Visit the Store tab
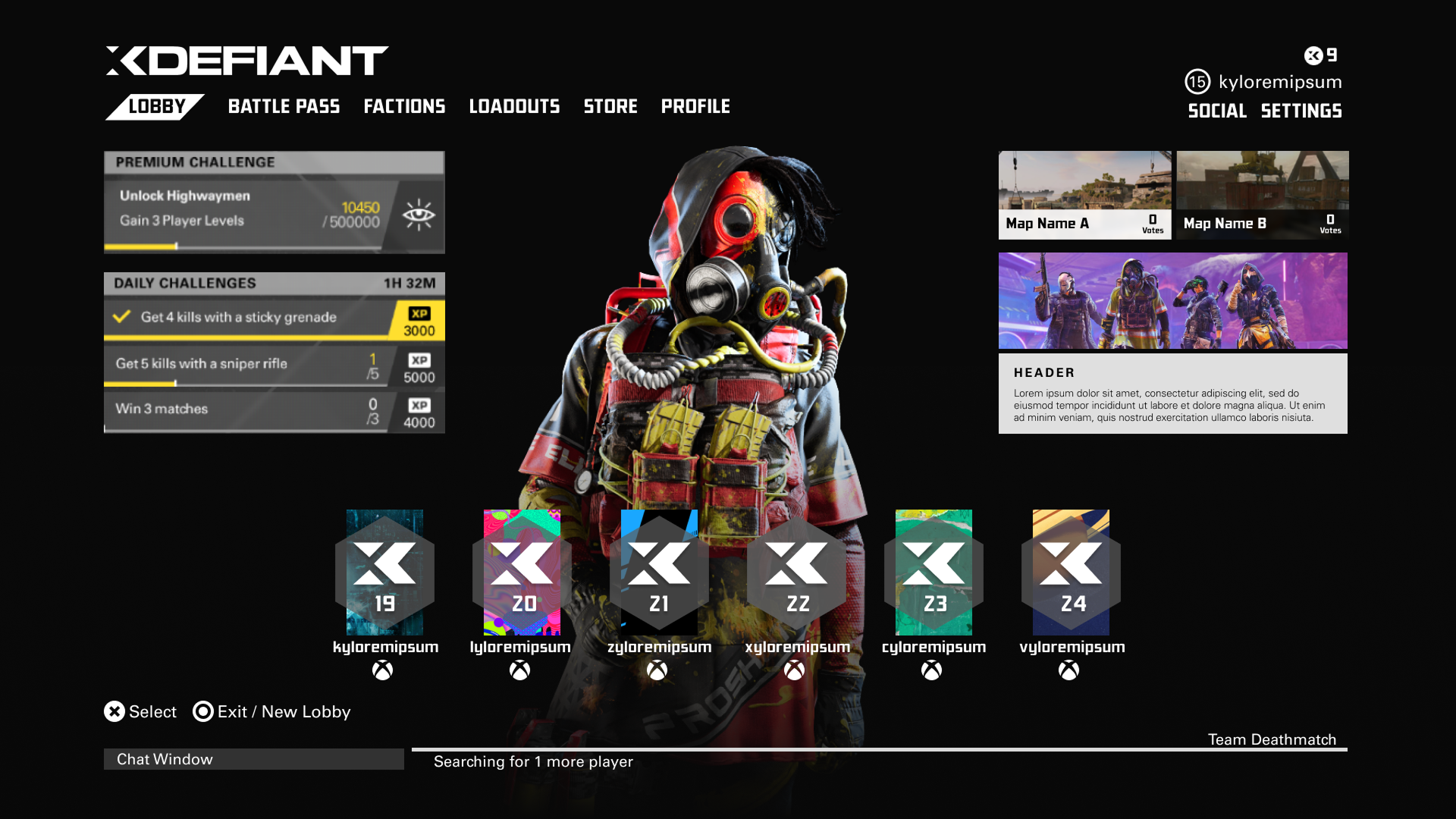This screenshot has height=819, width=1456. 610,107
